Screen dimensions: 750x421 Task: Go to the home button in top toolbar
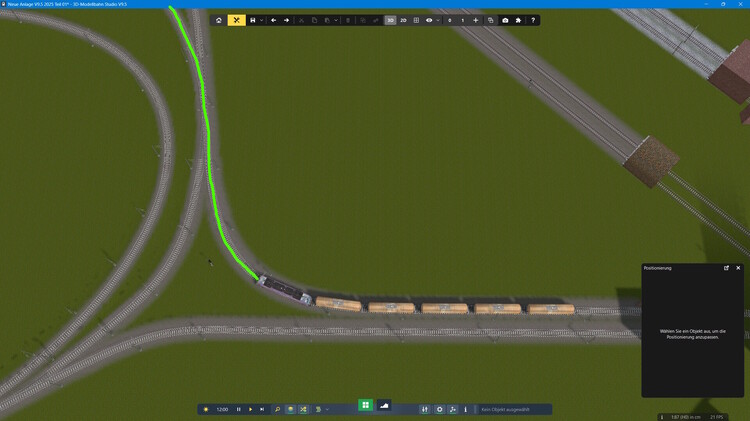[x=219, y=20]
